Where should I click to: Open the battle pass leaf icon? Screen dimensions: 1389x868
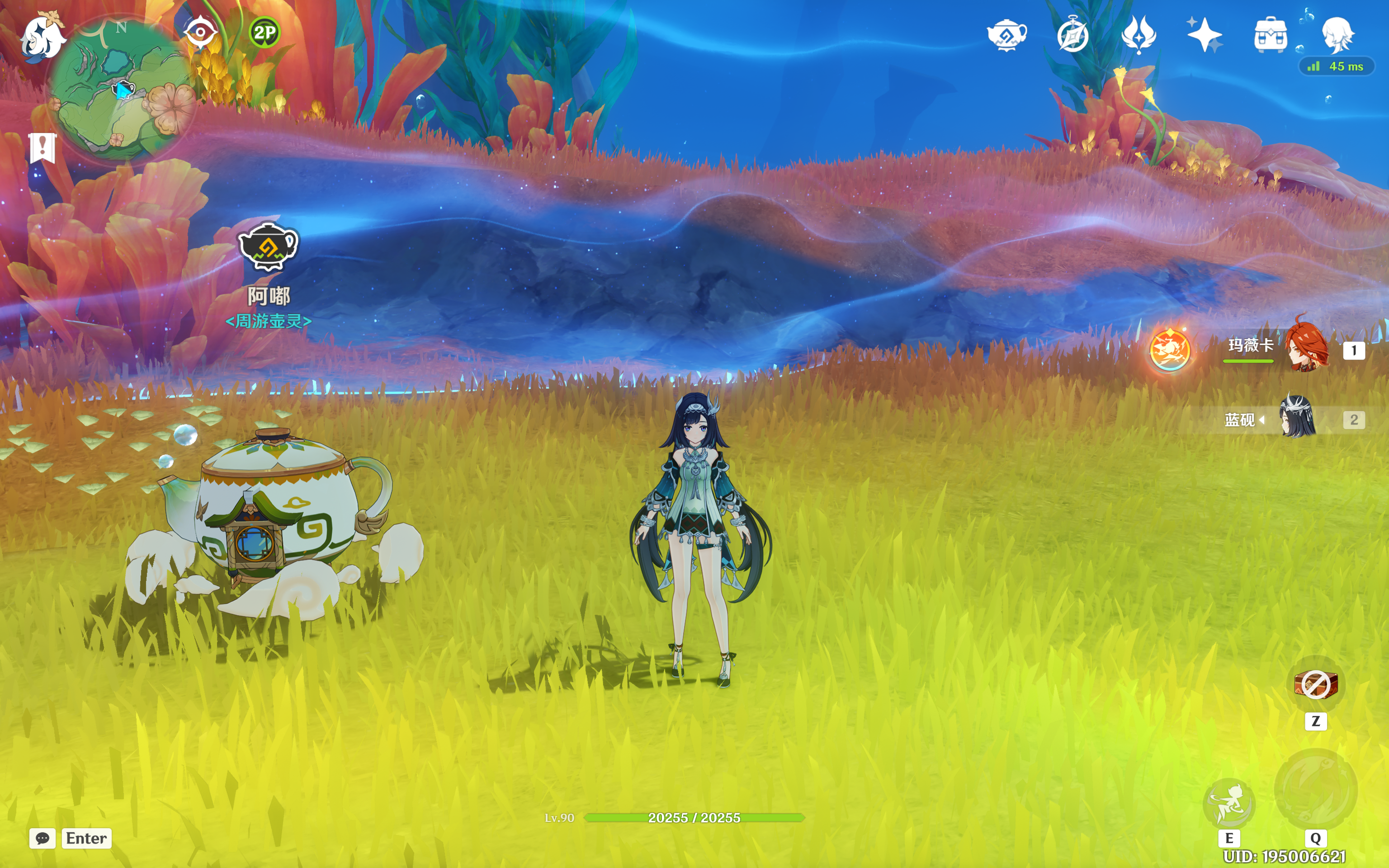pyautogui.click(x=1139, y=35)
